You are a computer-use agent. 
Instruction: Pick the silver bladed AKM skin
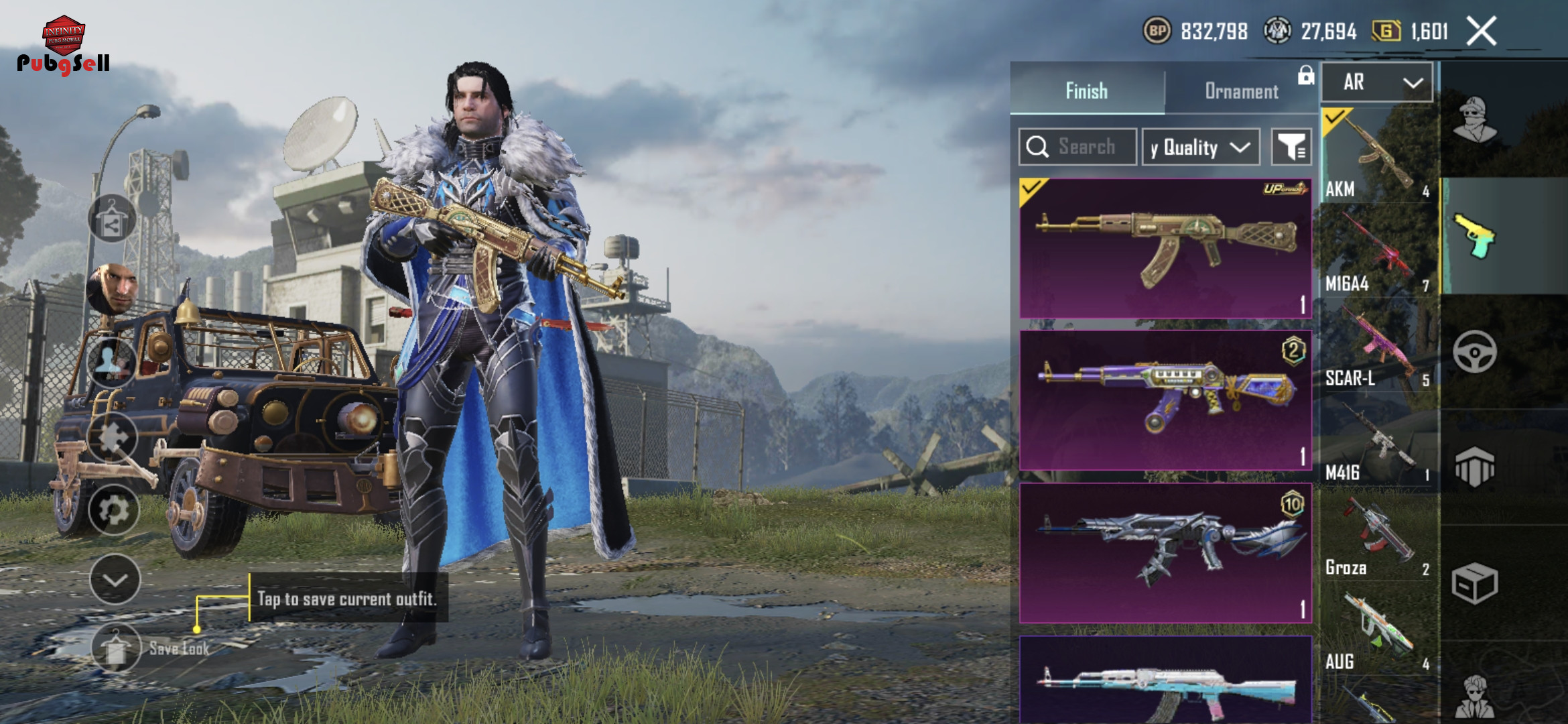tap(1165, 553)
